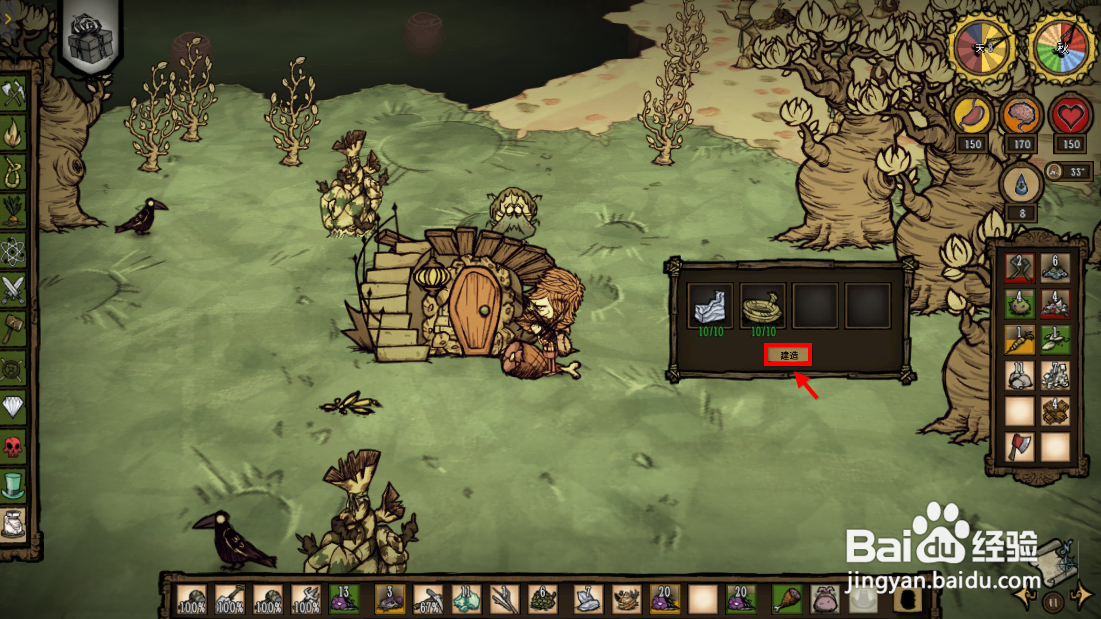
Task: Open the map scroll button
Action: point(1056,560)
